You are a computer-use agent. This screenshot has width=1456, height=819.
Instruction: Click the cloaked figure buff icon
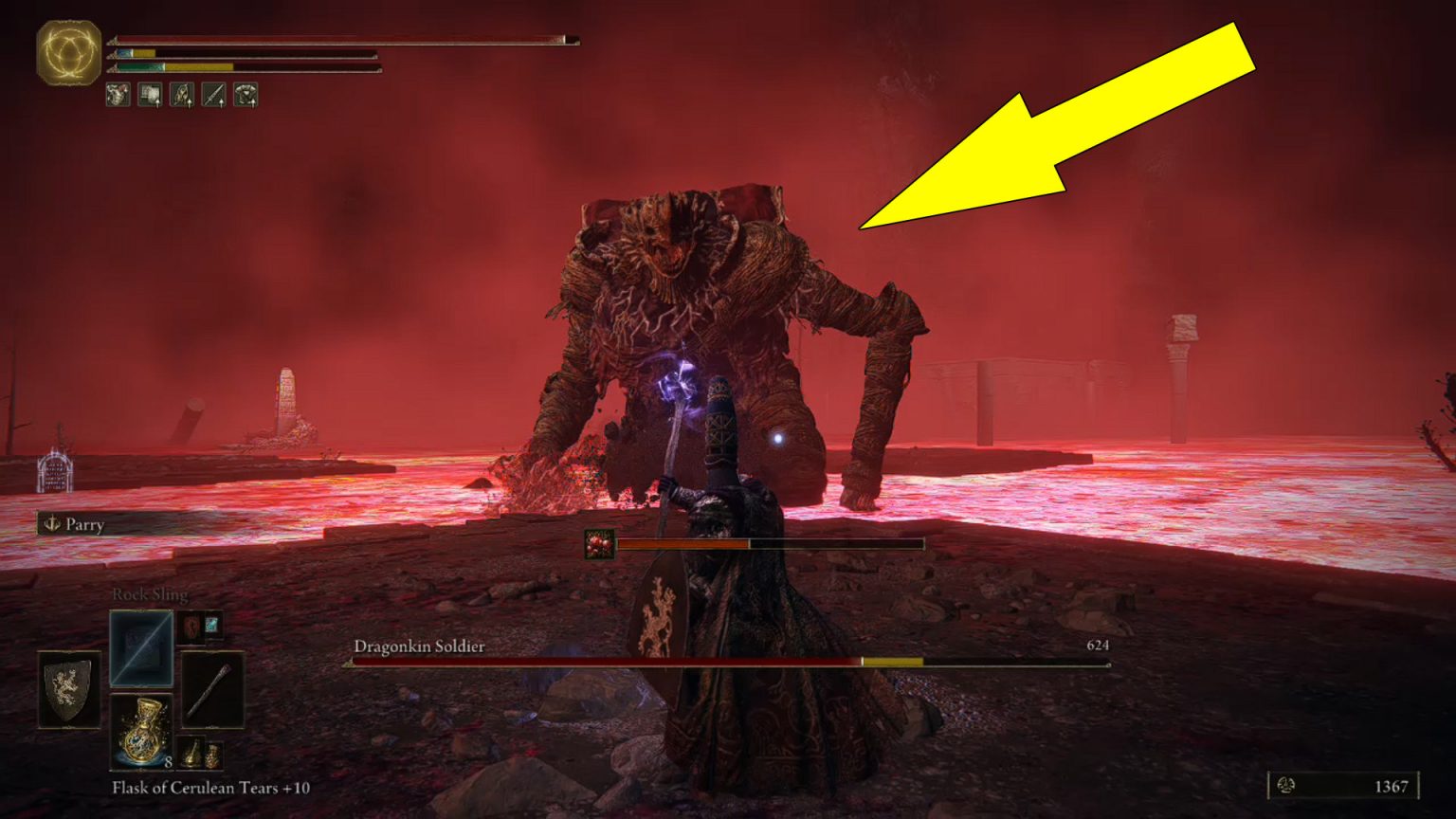point(182,96)
